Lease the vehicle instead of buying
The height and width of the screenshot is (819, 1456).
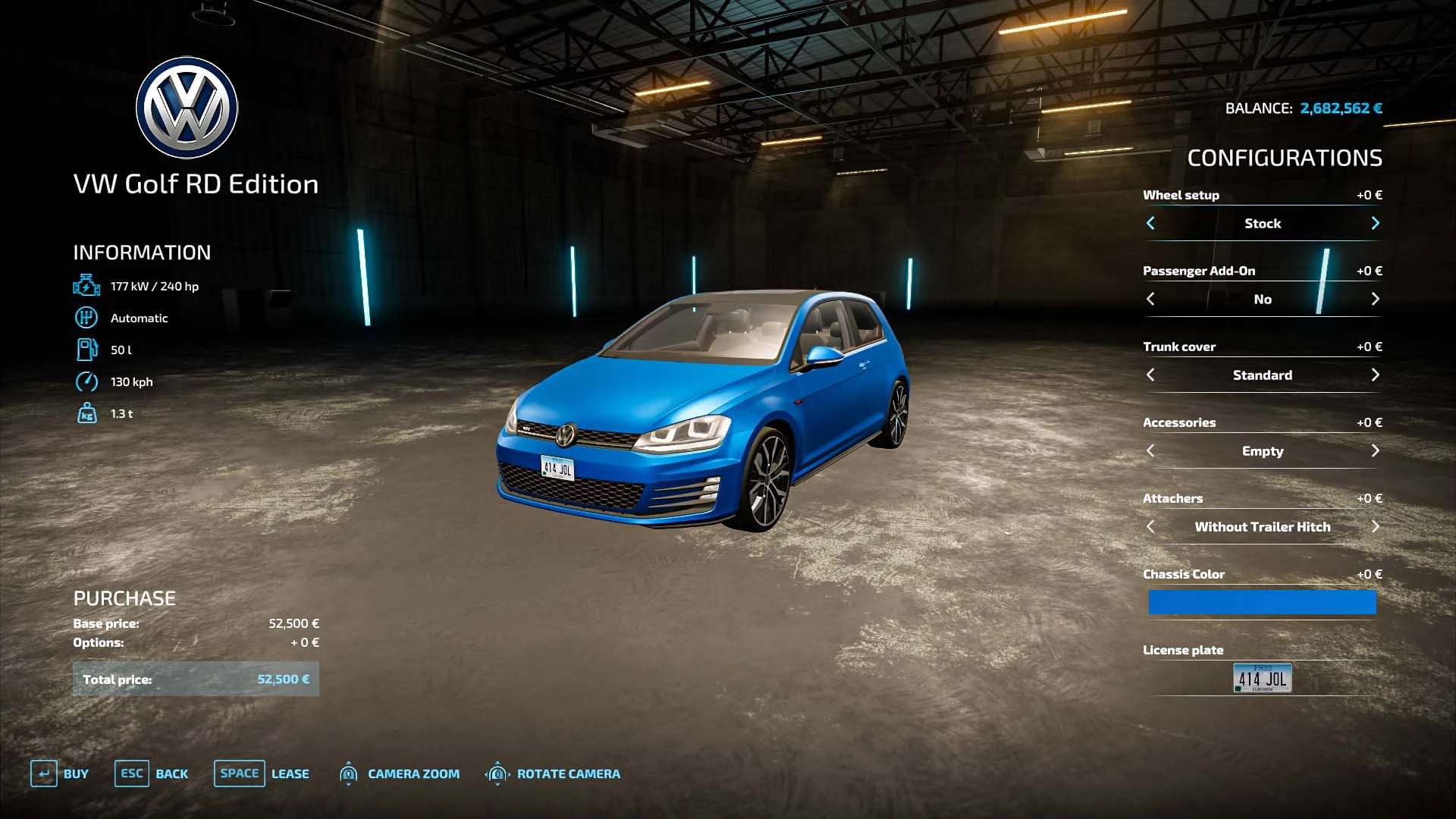tap(262, 773)
